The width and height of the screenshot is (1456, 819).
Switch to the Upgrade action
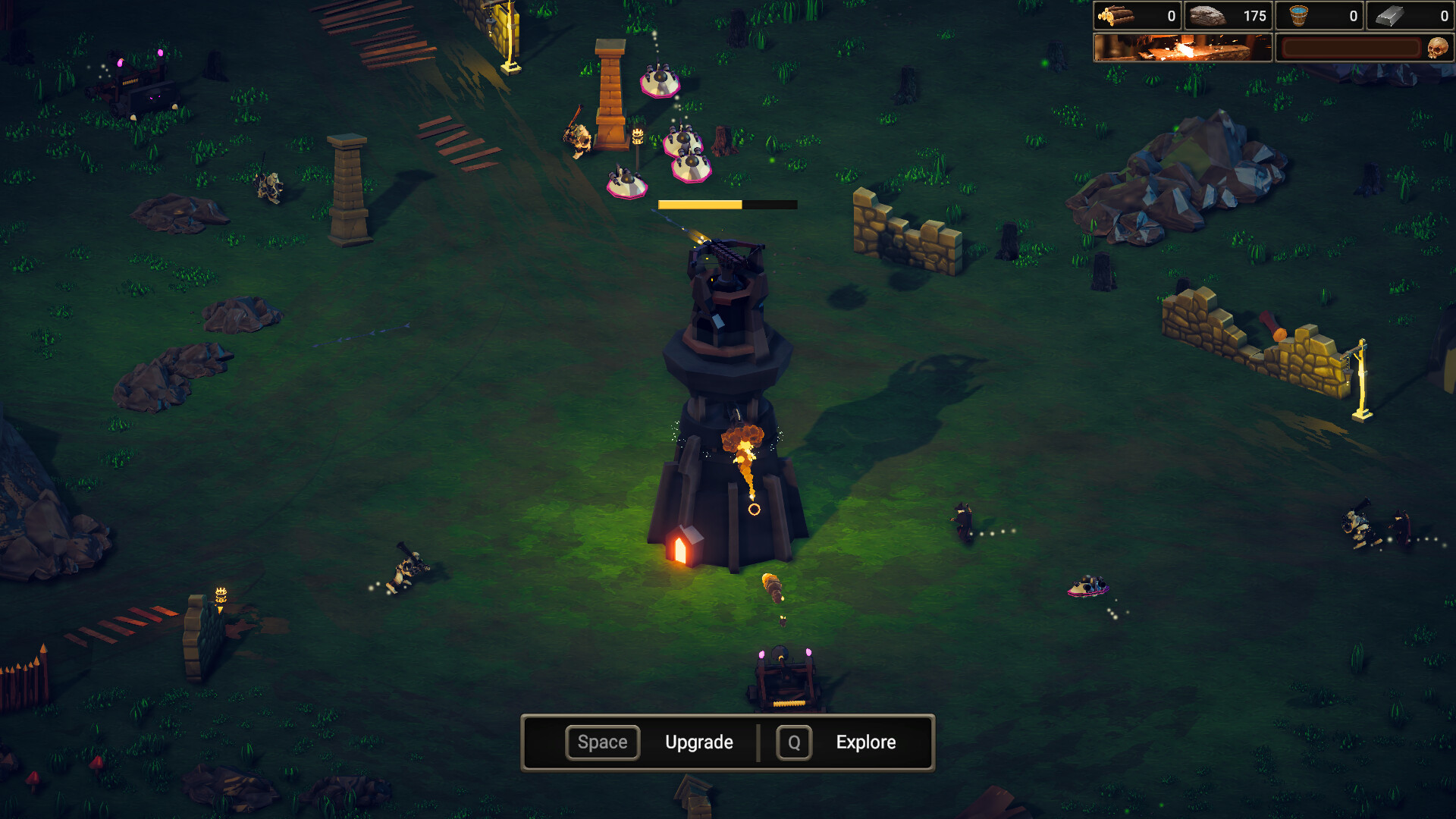click(699, 742)
